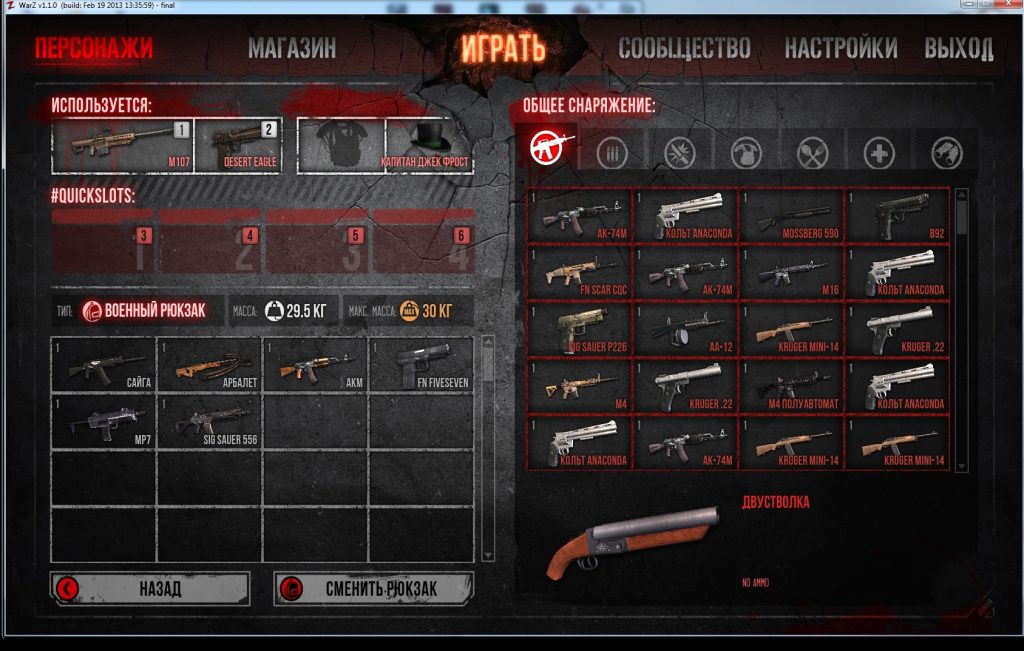Choose the FN FiveSeven pistol slot
The height and width of the screenshot is (651, 1024).
[x=420, y=365]
